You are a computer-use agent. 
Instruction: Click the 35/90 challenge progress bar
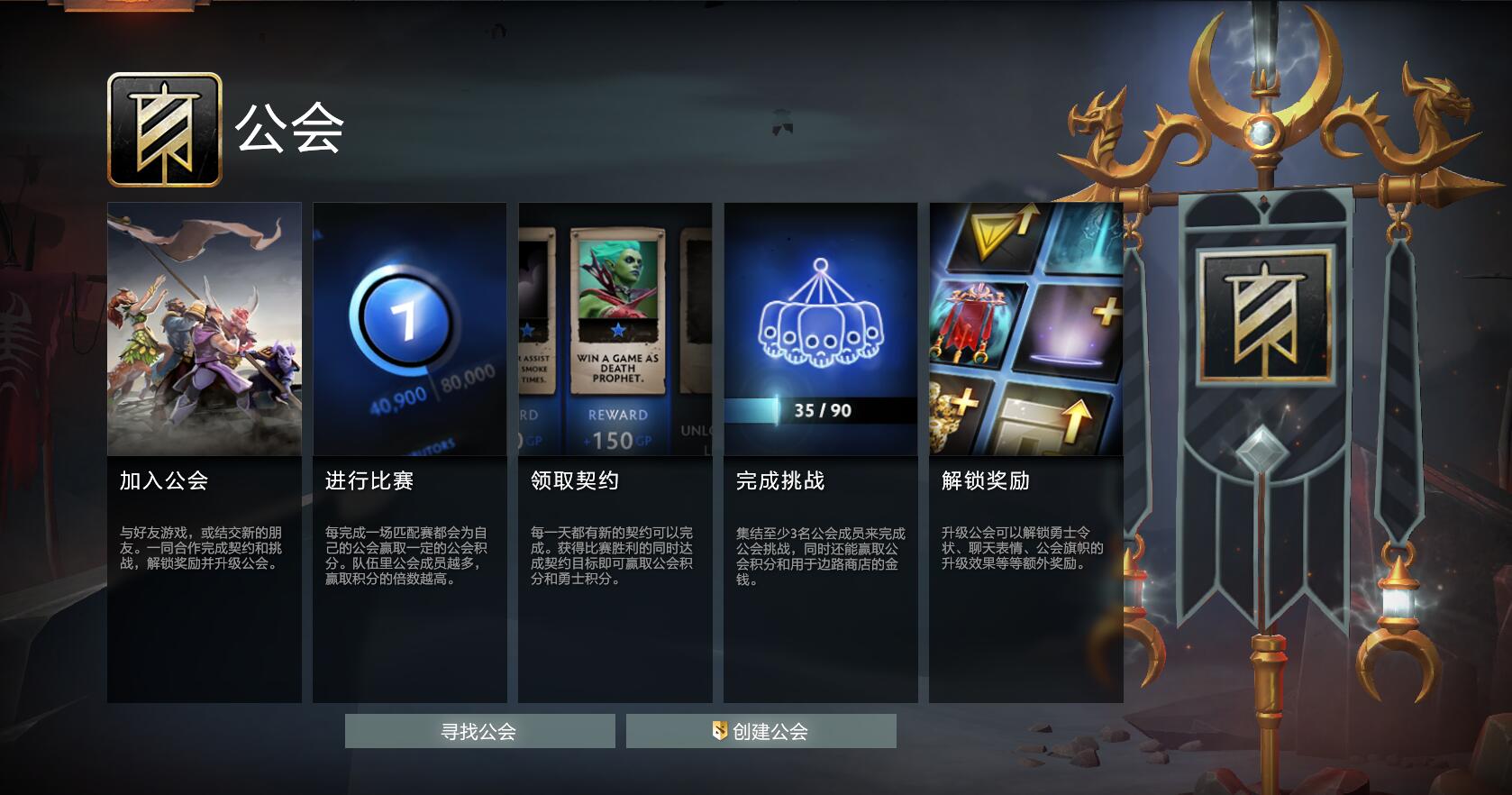820,411
